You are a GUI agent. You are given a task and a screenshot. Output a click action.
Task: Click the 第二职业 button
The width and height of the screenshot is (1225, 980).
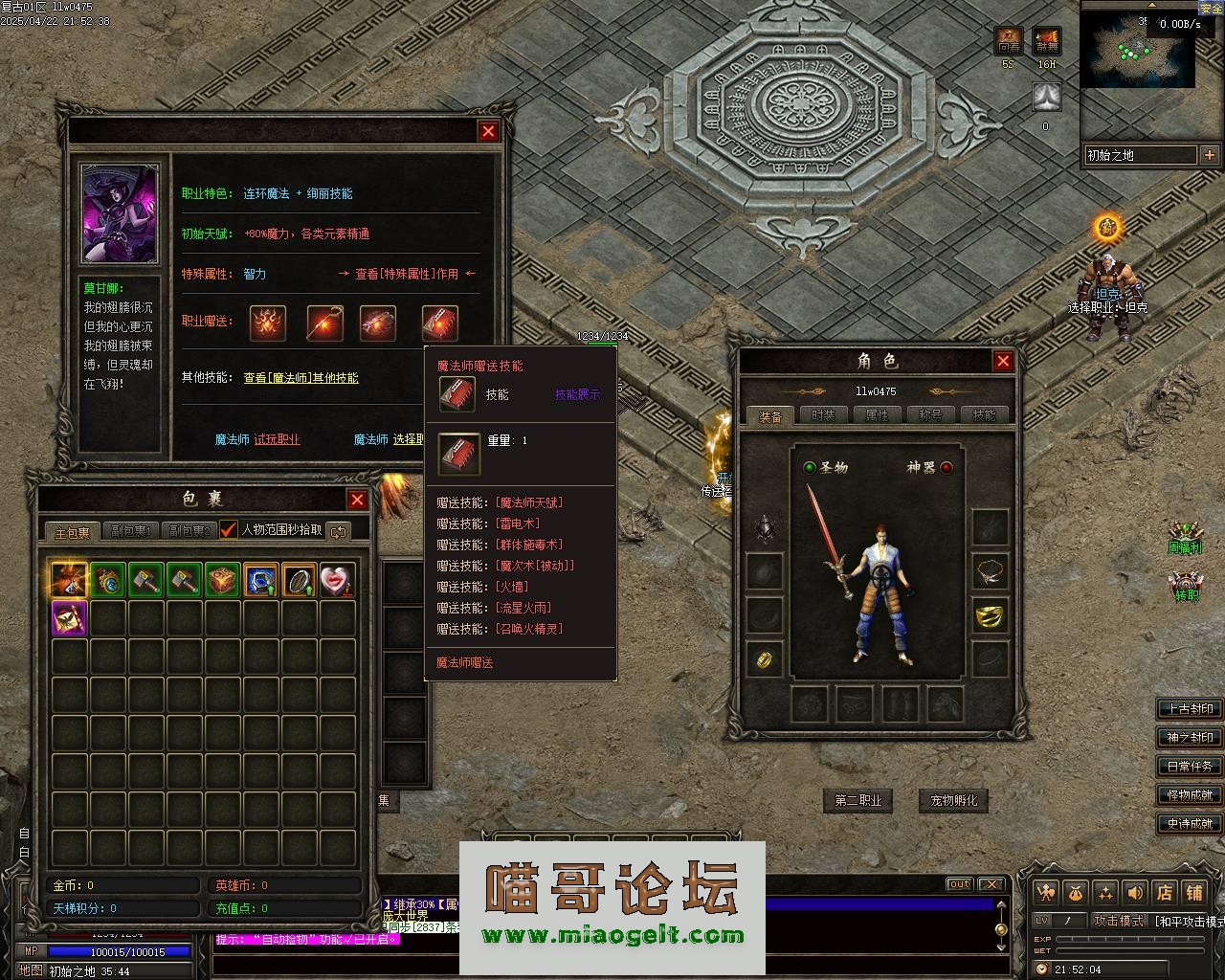click(857, 800)
